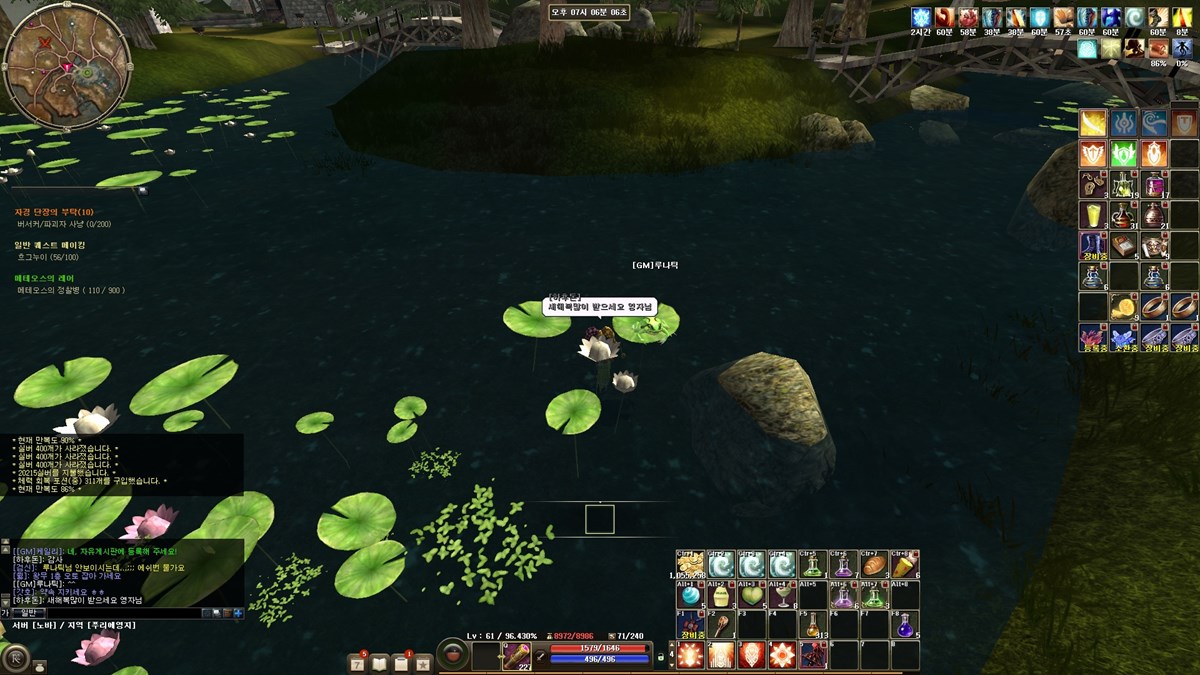The image size is (1200, 675).
Task: Select the wooden club in slot F2
Action: point(721,625)
